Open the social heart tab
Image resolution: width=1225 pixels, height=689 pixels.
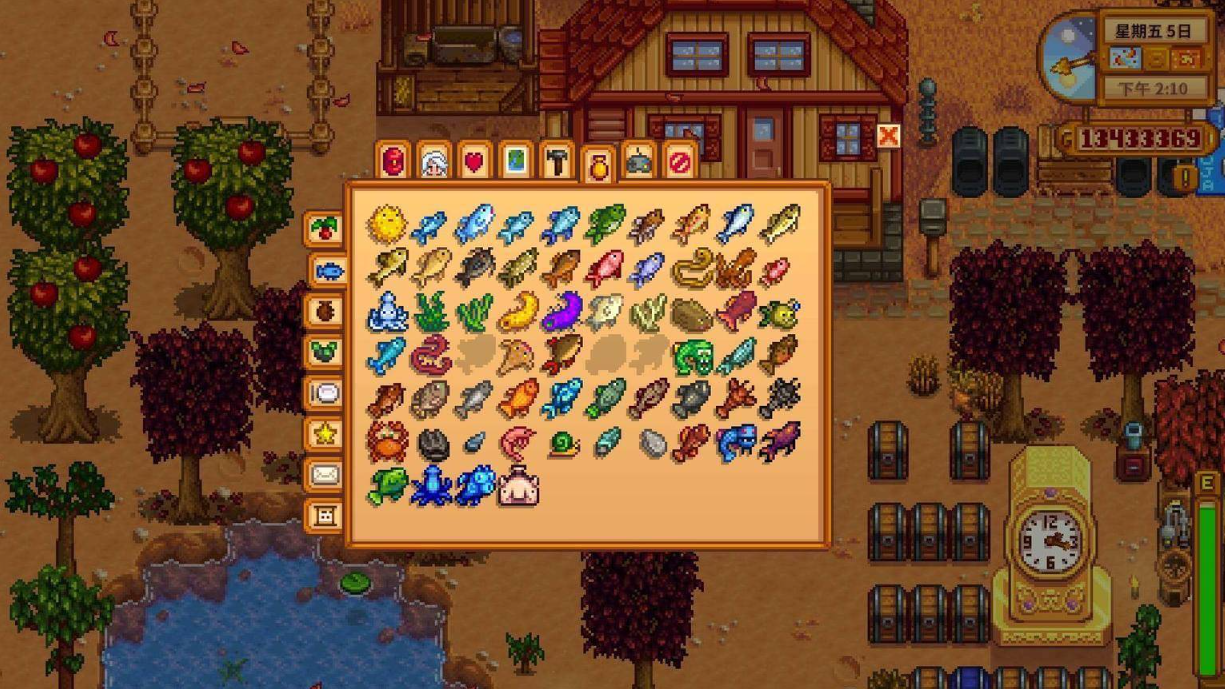click(x=475, y=161)
